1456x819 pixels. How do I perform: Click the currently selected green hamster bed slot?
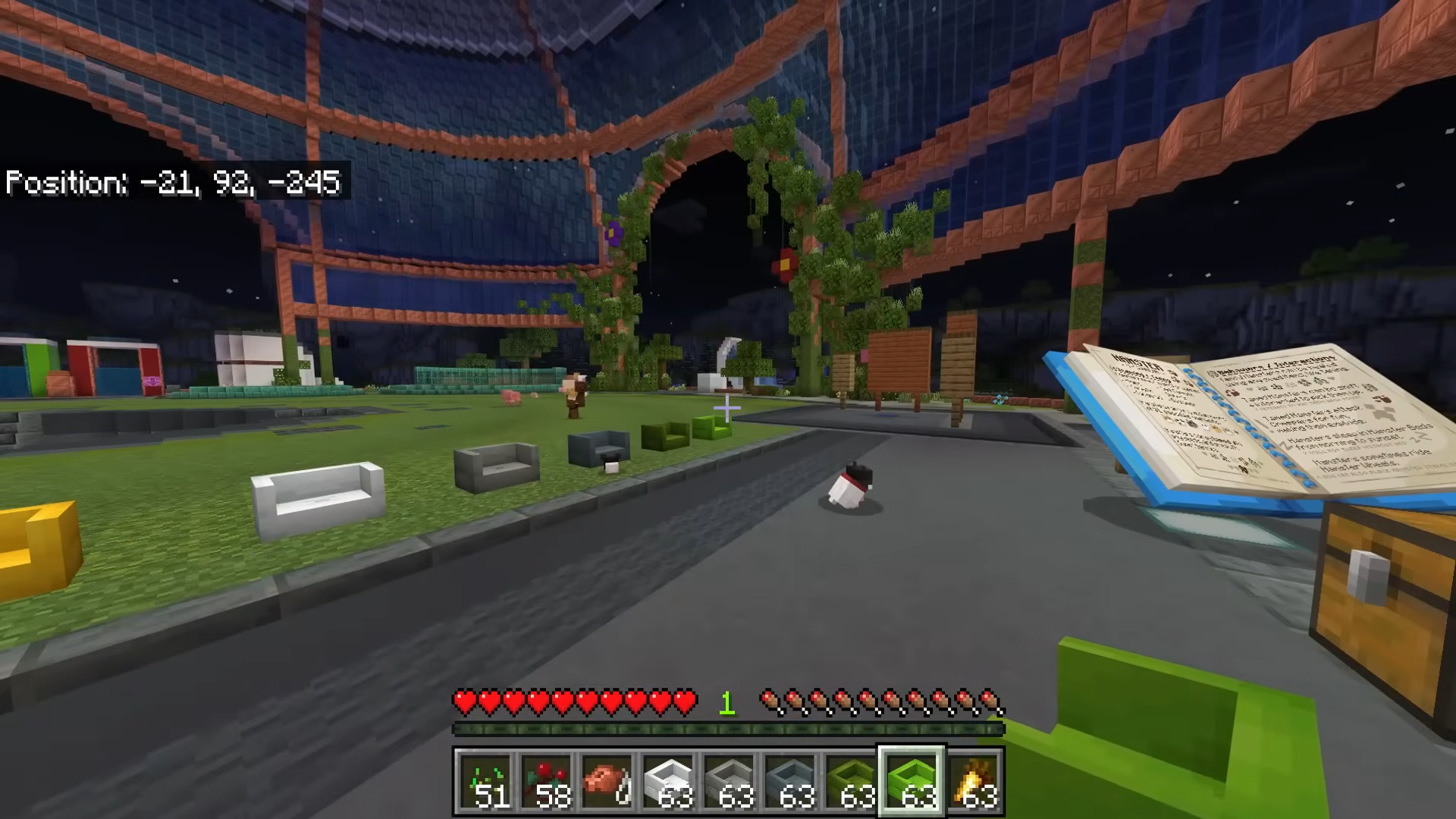(911, 780)
